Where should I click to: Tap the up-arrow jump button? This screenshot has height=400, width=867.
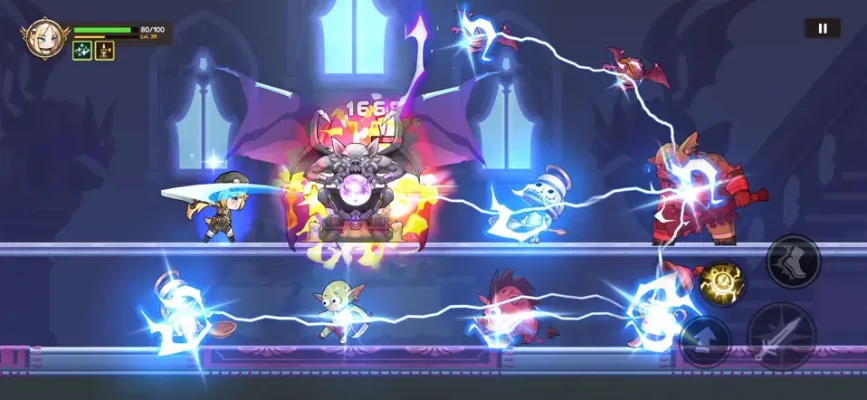pos(704,340)
